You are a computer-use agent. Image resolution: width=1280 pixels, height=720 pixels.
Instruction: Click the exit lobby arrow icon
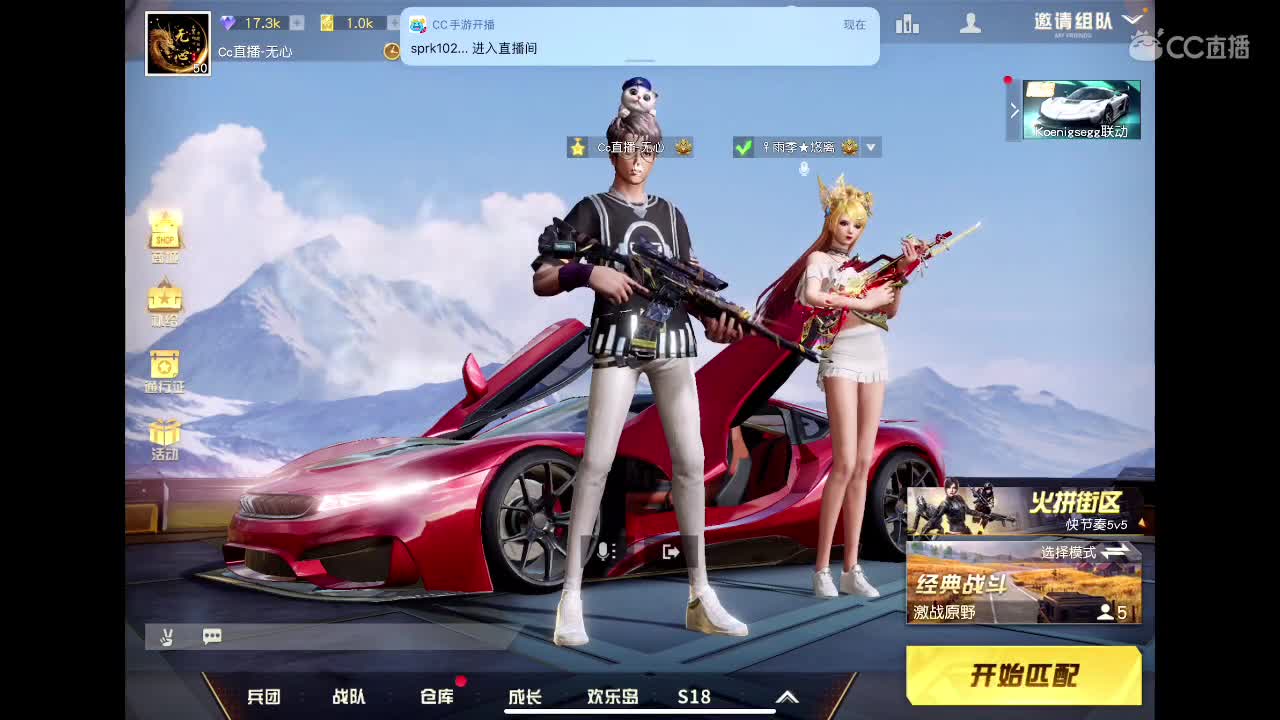(669, 553)
